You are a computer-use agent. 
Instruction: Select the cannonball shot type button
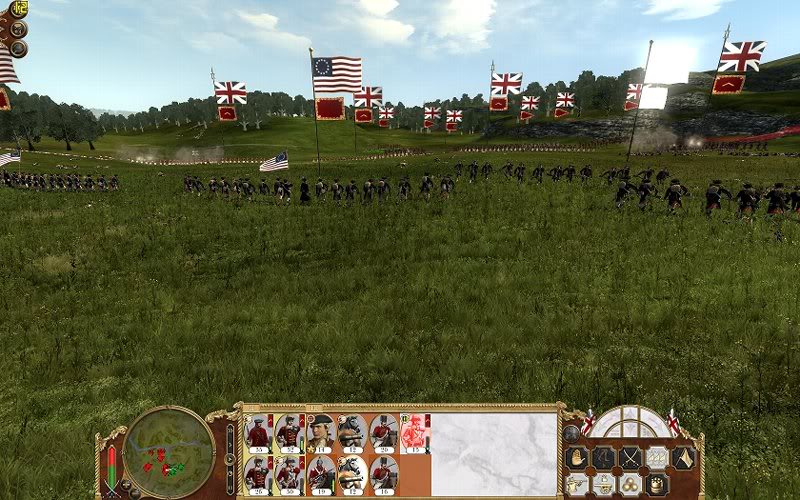coord(629,484)
